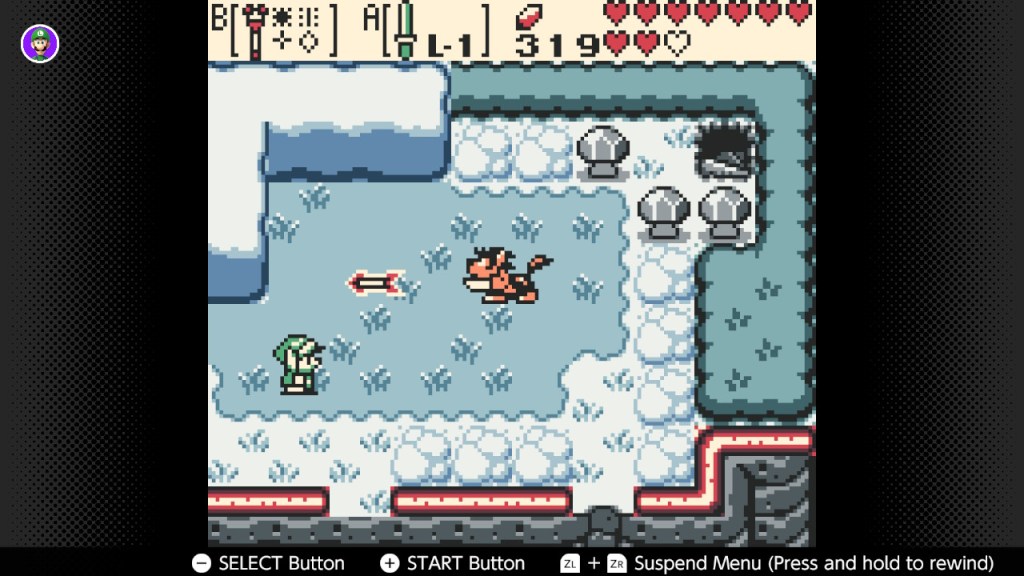Click the Luigi player profile avatar
The image size is (1024, 576).
40,43
